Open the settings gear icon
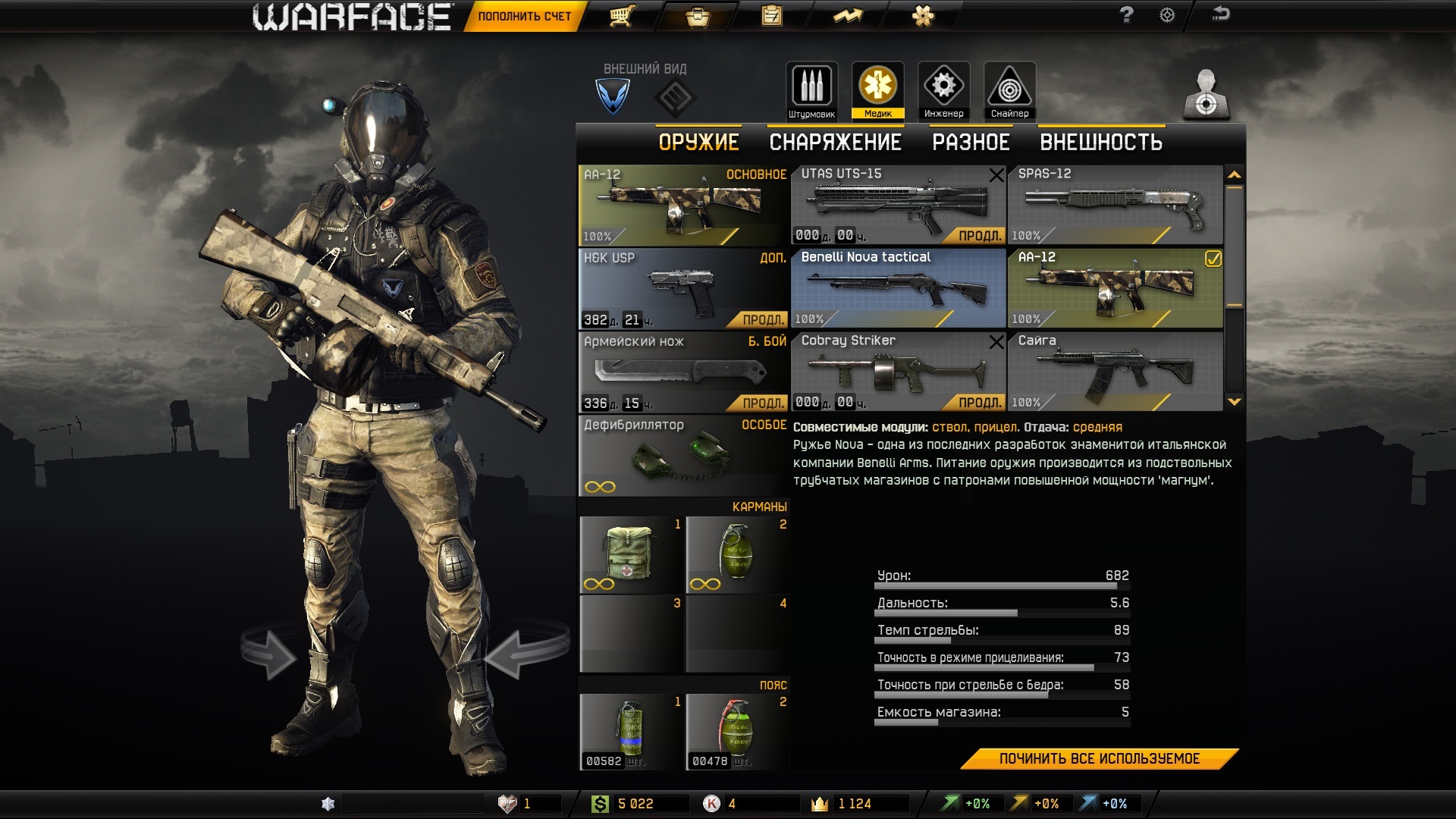This screenshot has width=1456, height=819. pyautogui.click(x=1167, y=15)
